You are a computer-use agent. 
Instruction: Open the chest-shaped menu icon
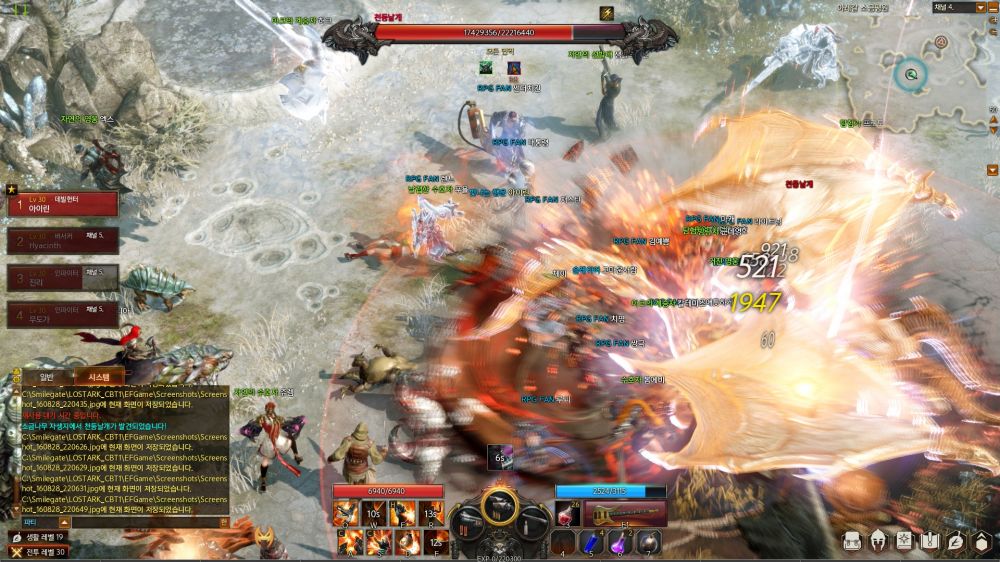[x=853, y=541]
